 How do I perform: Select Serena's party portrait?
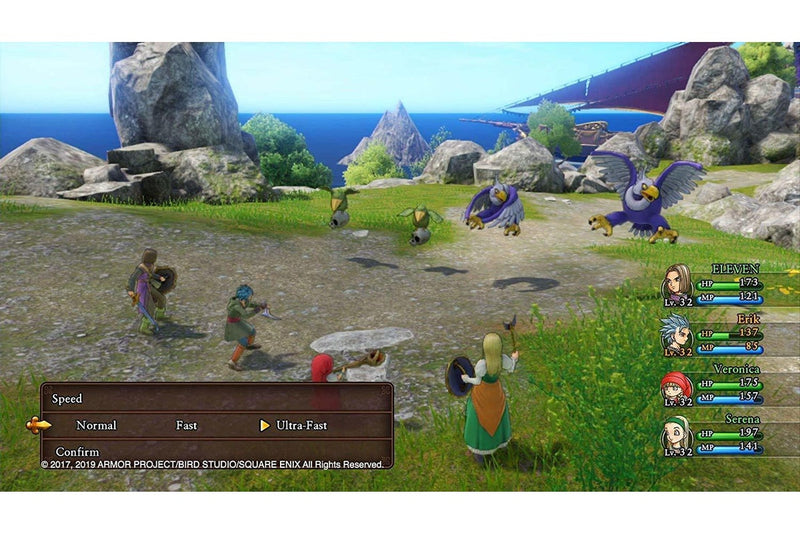tap(677, 435)
